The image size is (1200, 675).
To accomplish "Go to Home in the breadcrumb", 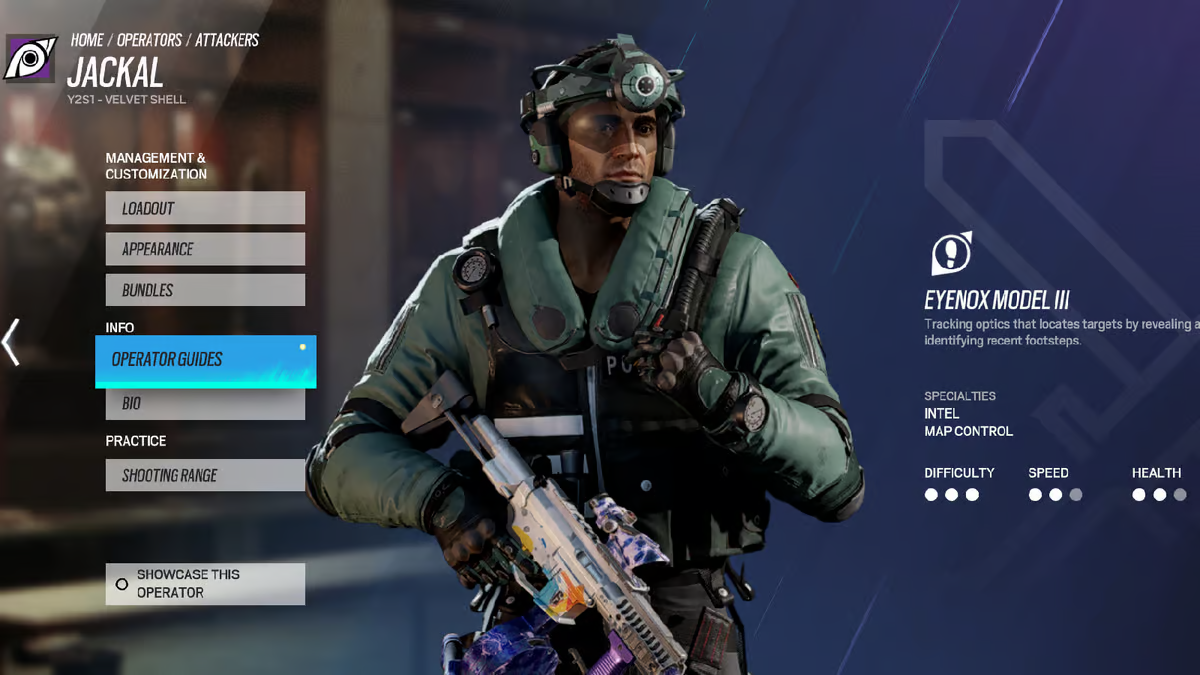I will 87,40.
